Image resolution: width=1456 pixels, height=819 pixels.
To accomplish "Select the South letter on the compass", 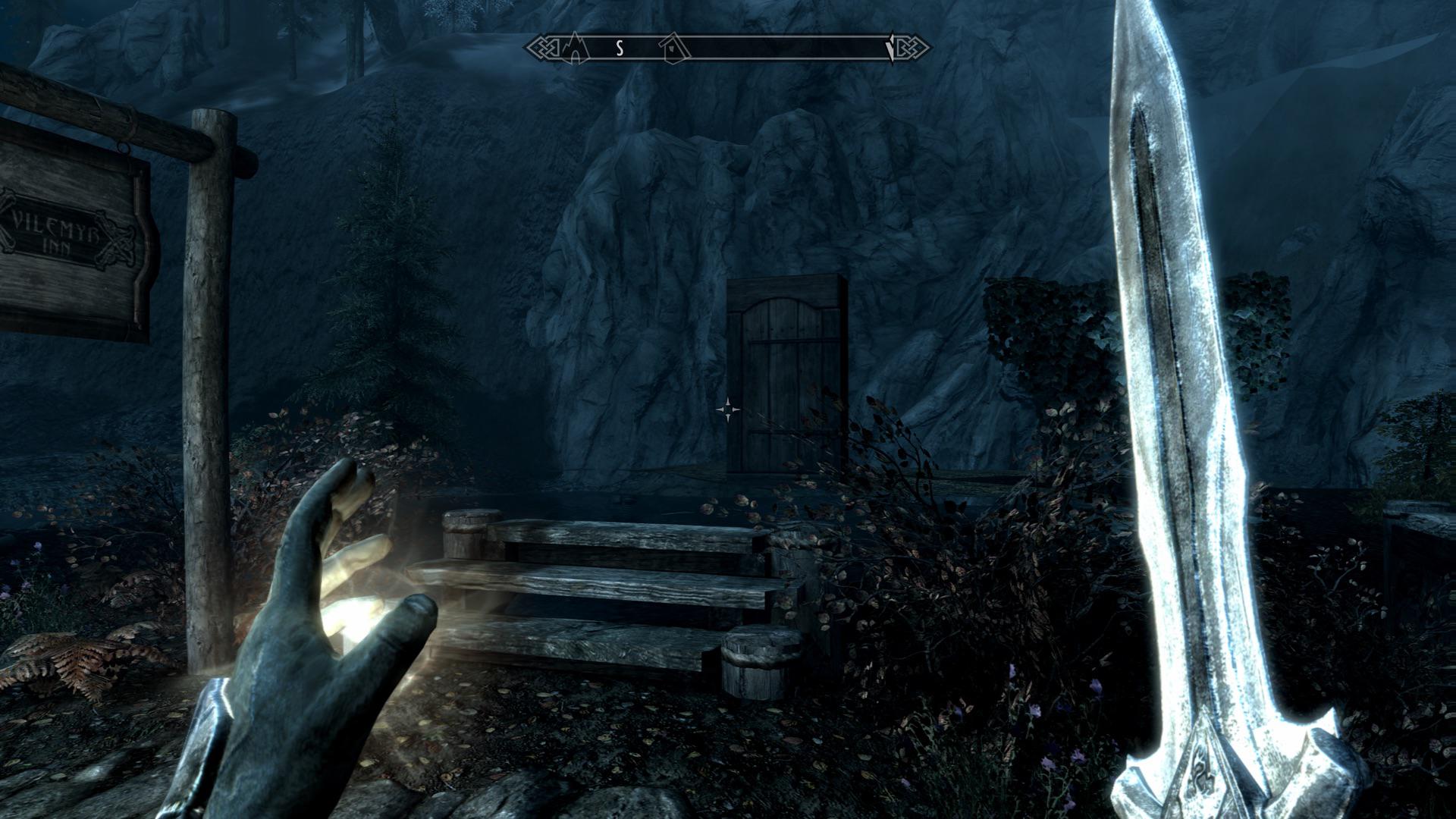I will (620, 49).
